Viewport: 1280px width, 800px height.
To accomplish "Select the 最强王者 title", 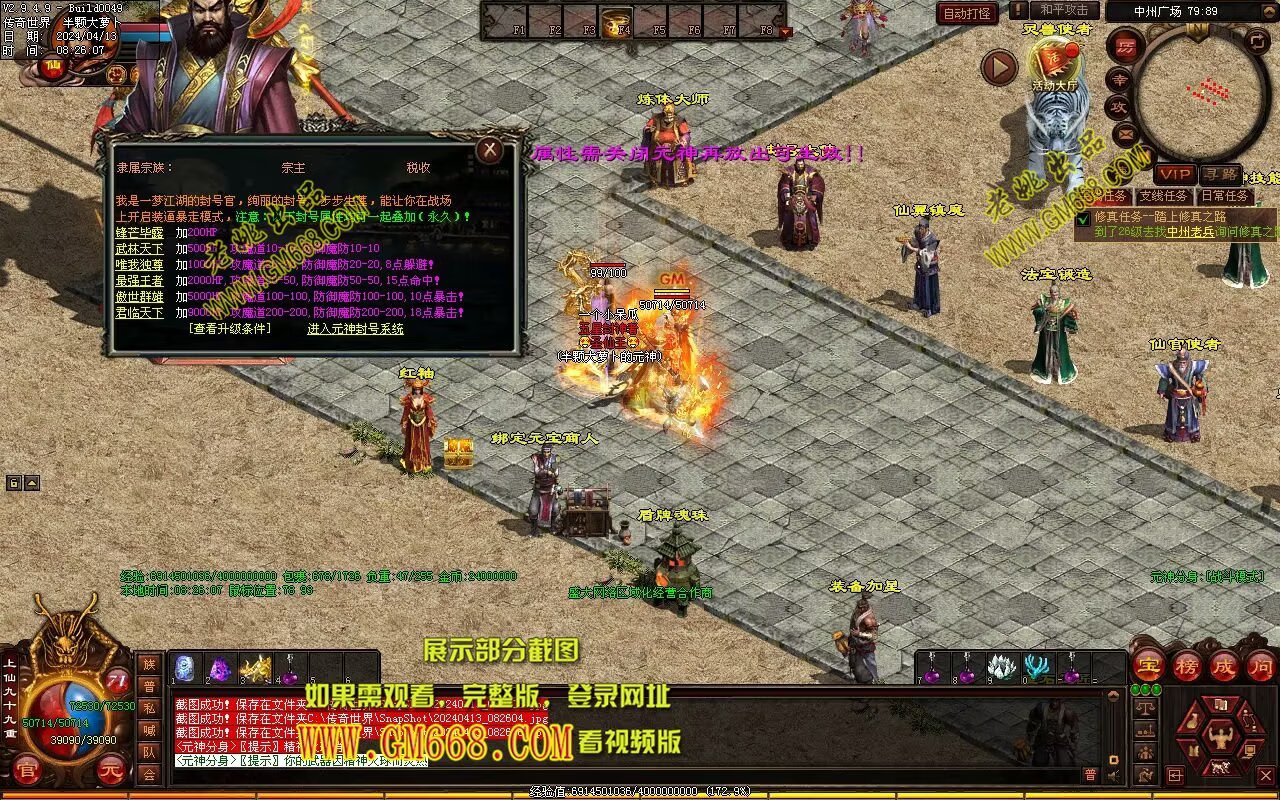I will 139,281.
